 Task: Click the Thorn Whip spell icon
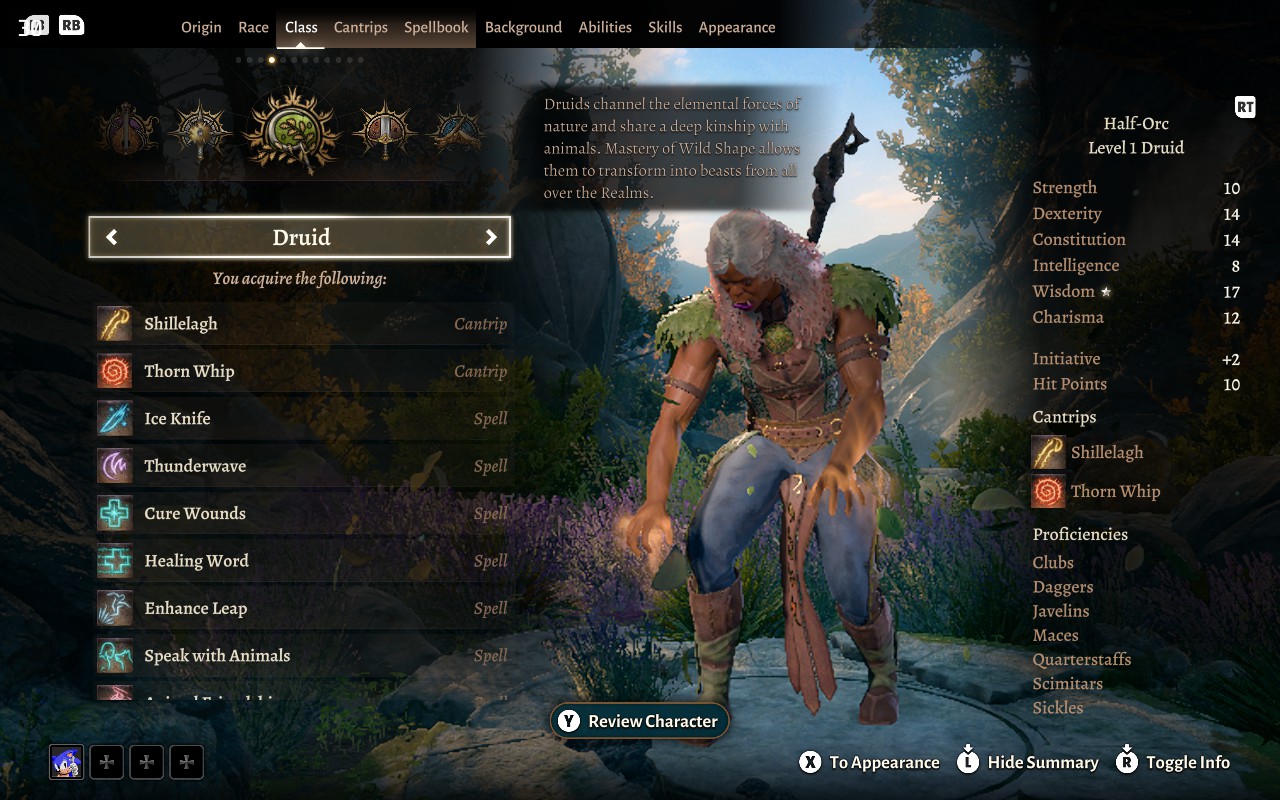click(113, 371)
